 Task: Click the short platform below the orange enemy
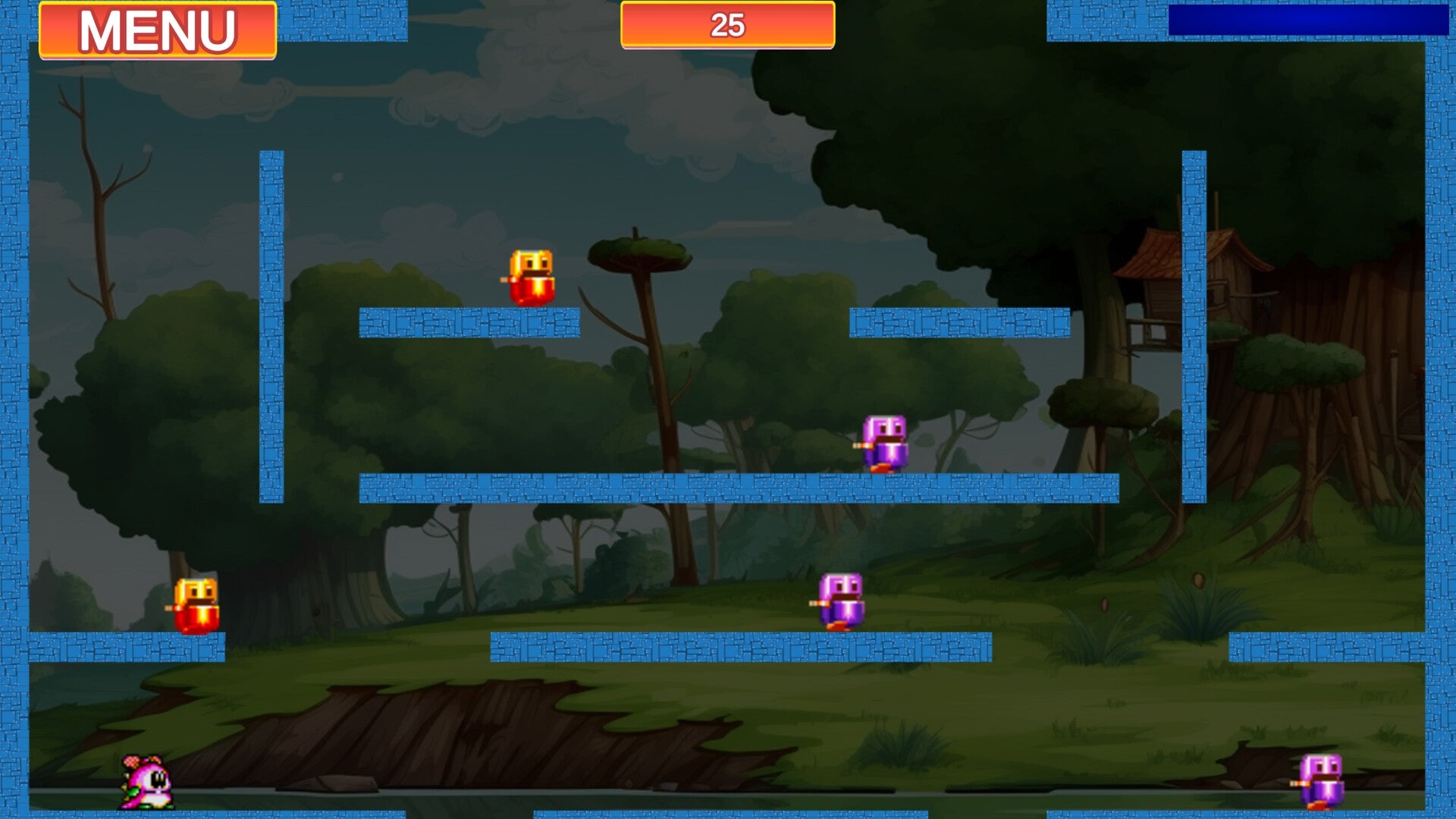[x=470, y=322]
